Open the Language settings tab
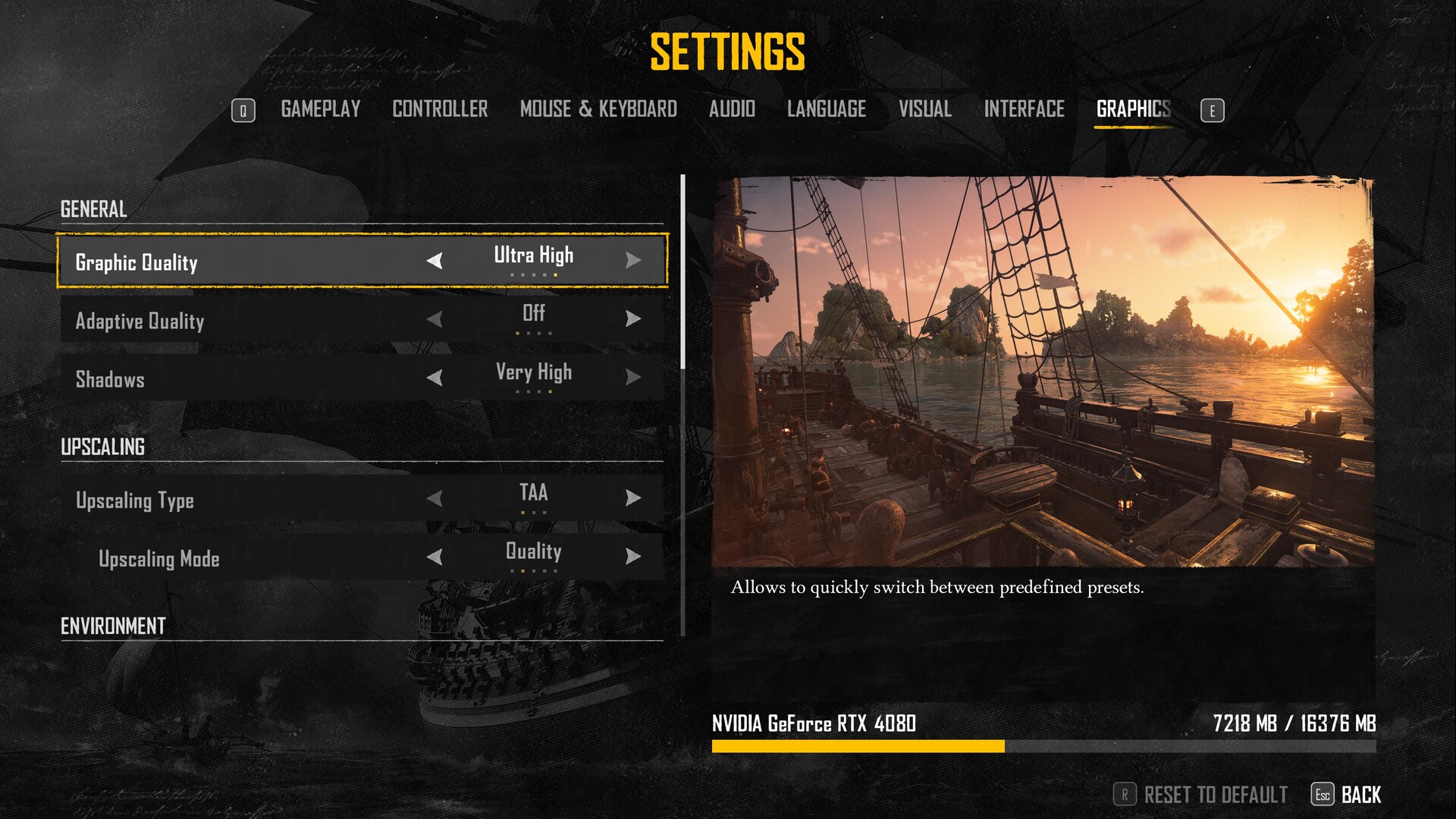The height and width of the screenshot is (819, 1456). point(827,110)
